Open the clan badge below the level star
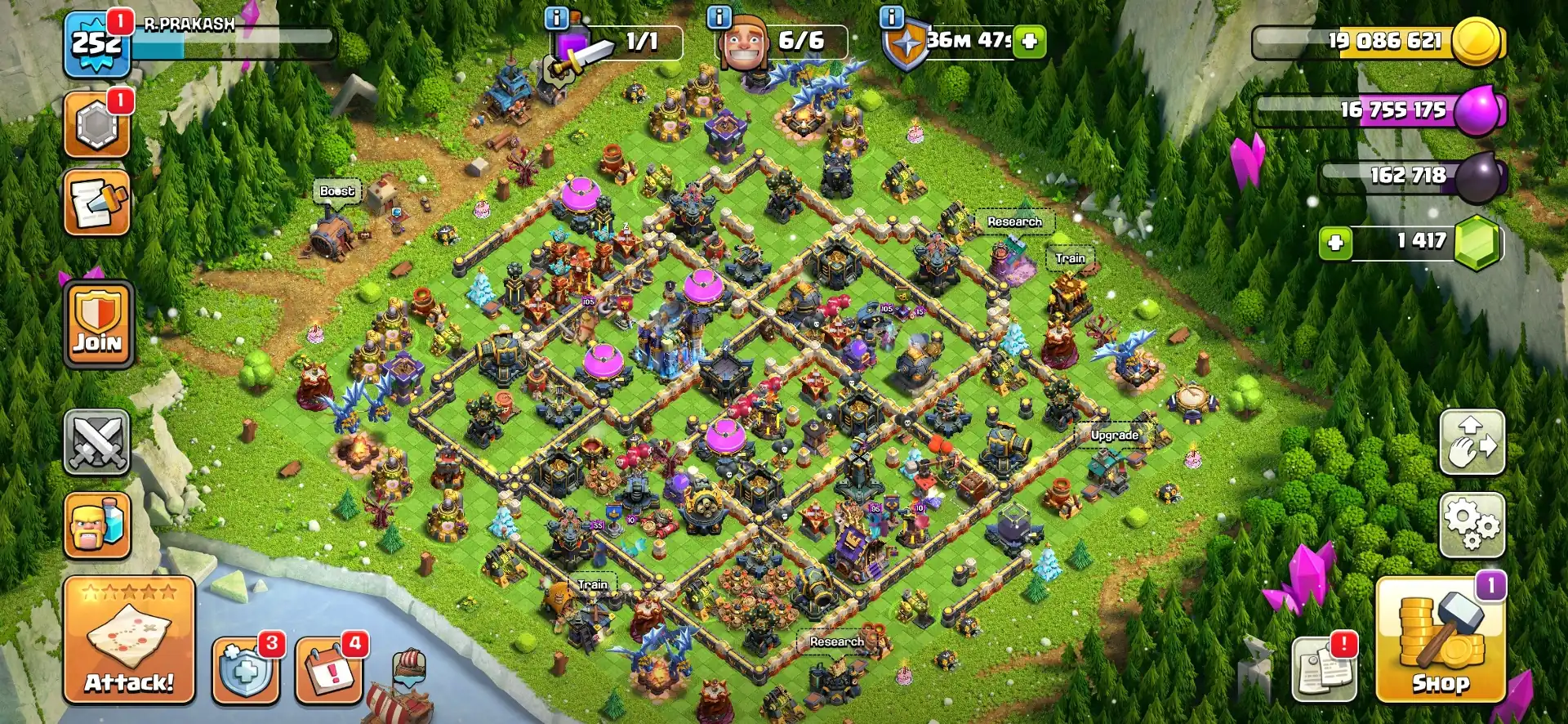Viewport: 1568px width, 724px height. tap(96, 127)
